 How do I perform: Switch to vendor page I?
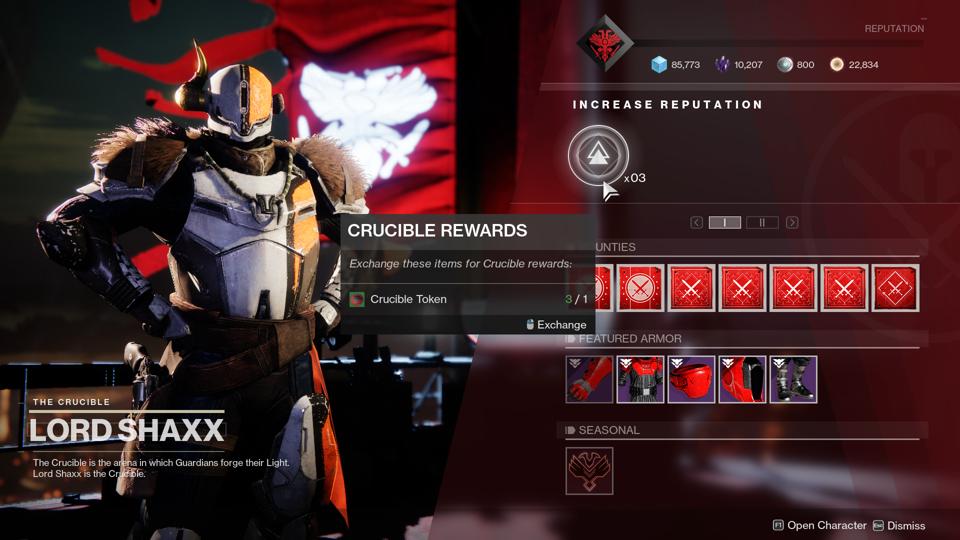[725, 222]
